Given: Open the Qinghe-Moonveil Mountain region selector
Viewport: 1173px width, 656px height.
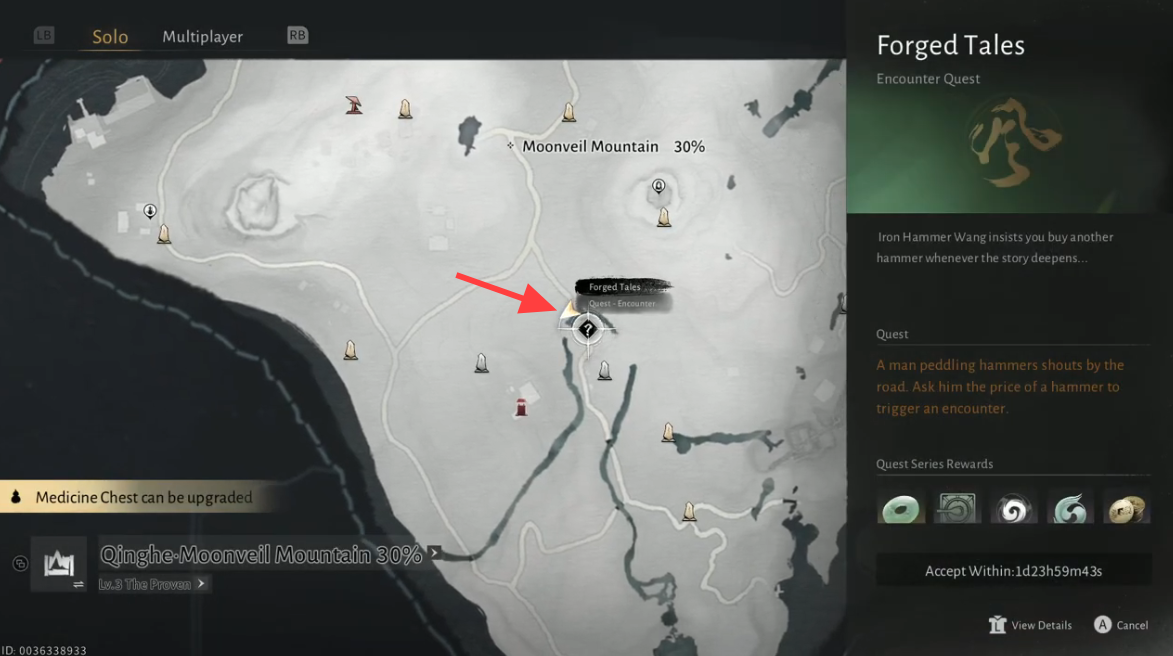Looking at the screenshot, I should click(262, 555).
